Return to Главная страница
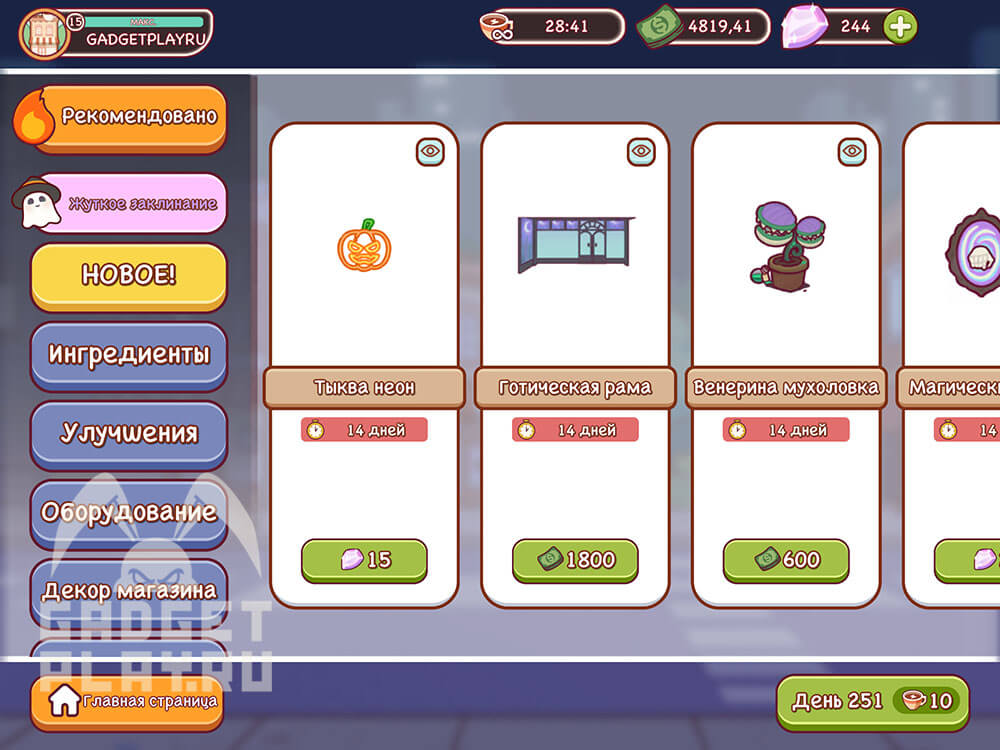Image resolution: width=1000 pixels, height=750 pixels. [125, 701]
